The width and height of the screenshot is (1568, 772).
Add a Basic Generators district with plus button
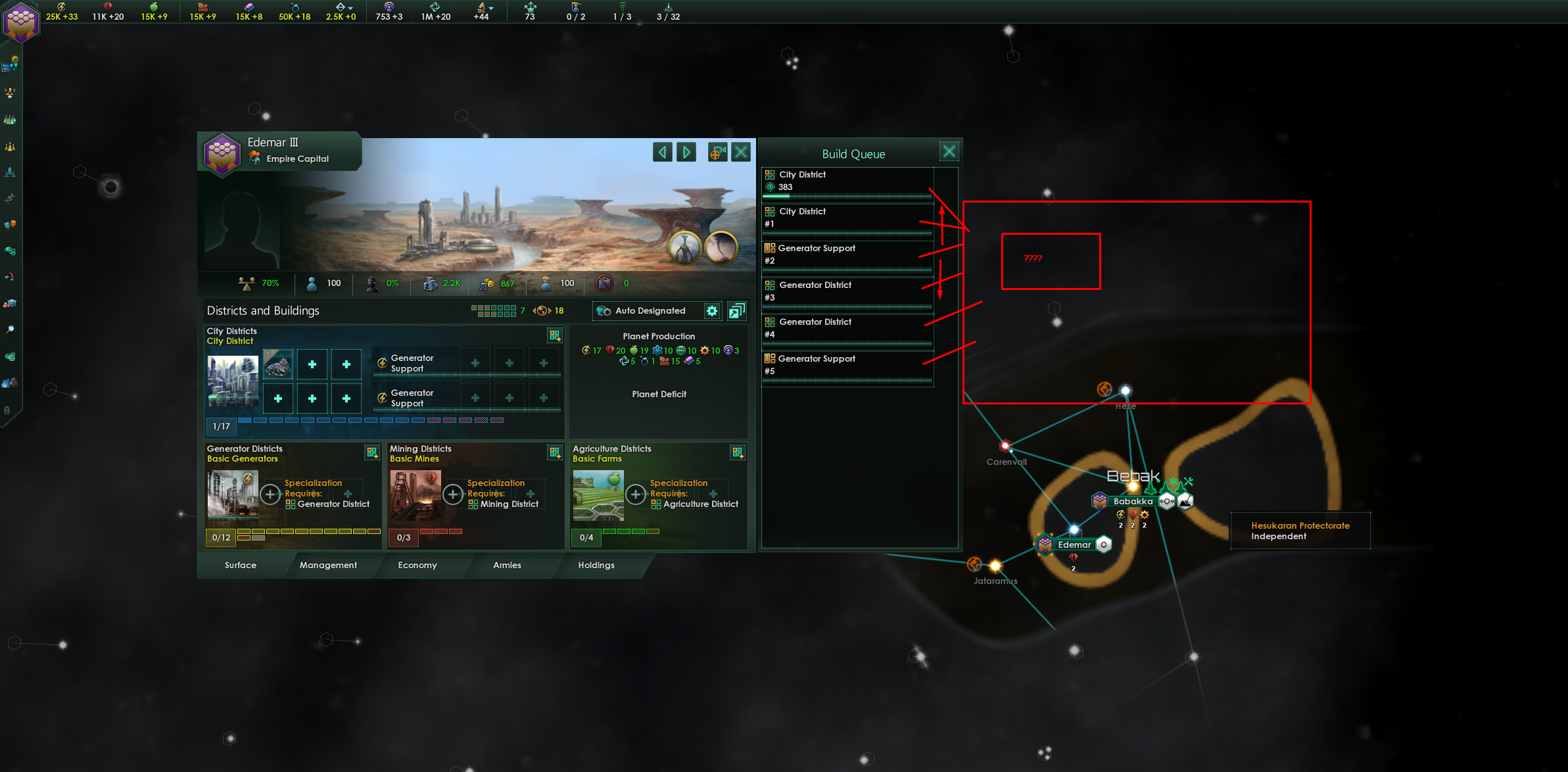click(270, 495)
